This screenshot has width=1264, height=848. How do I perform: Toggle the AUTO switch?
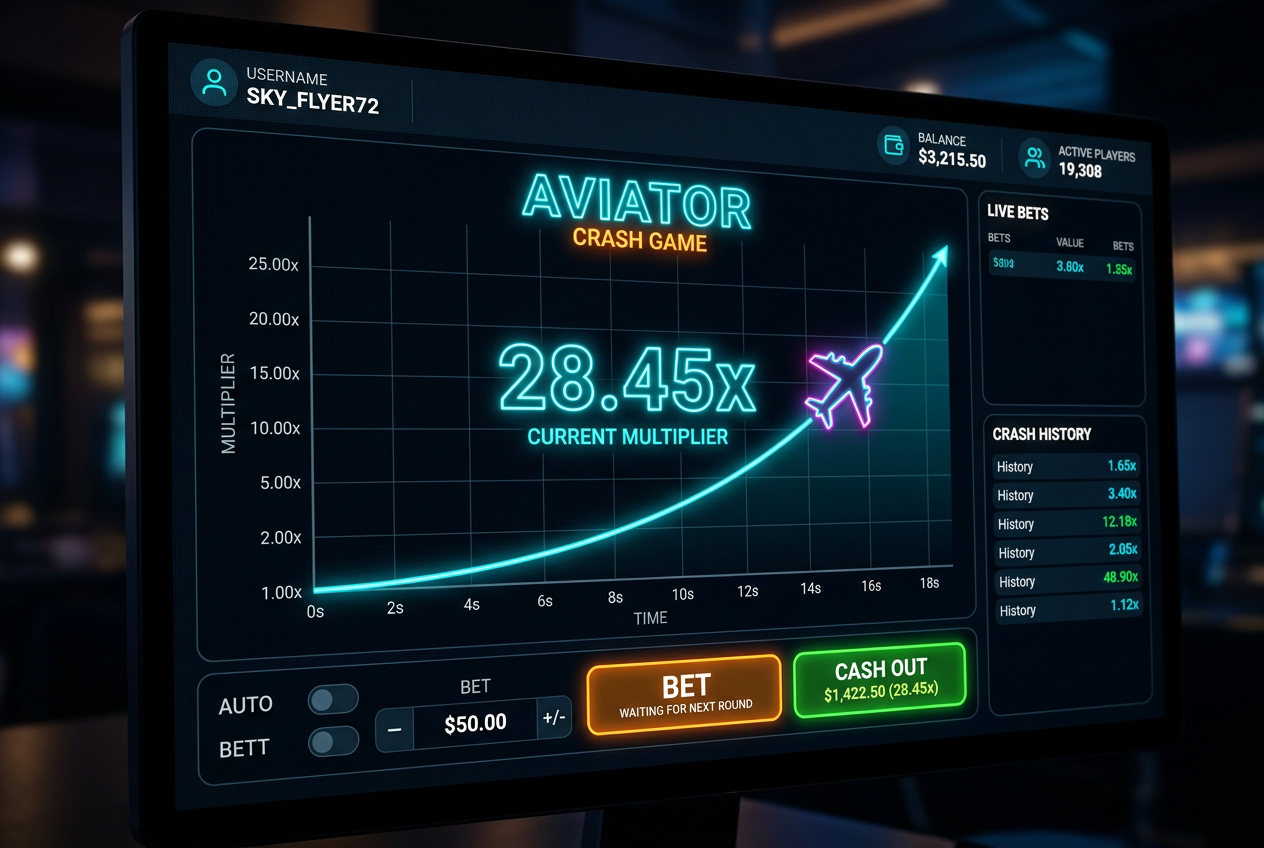(x=333, y=700)
